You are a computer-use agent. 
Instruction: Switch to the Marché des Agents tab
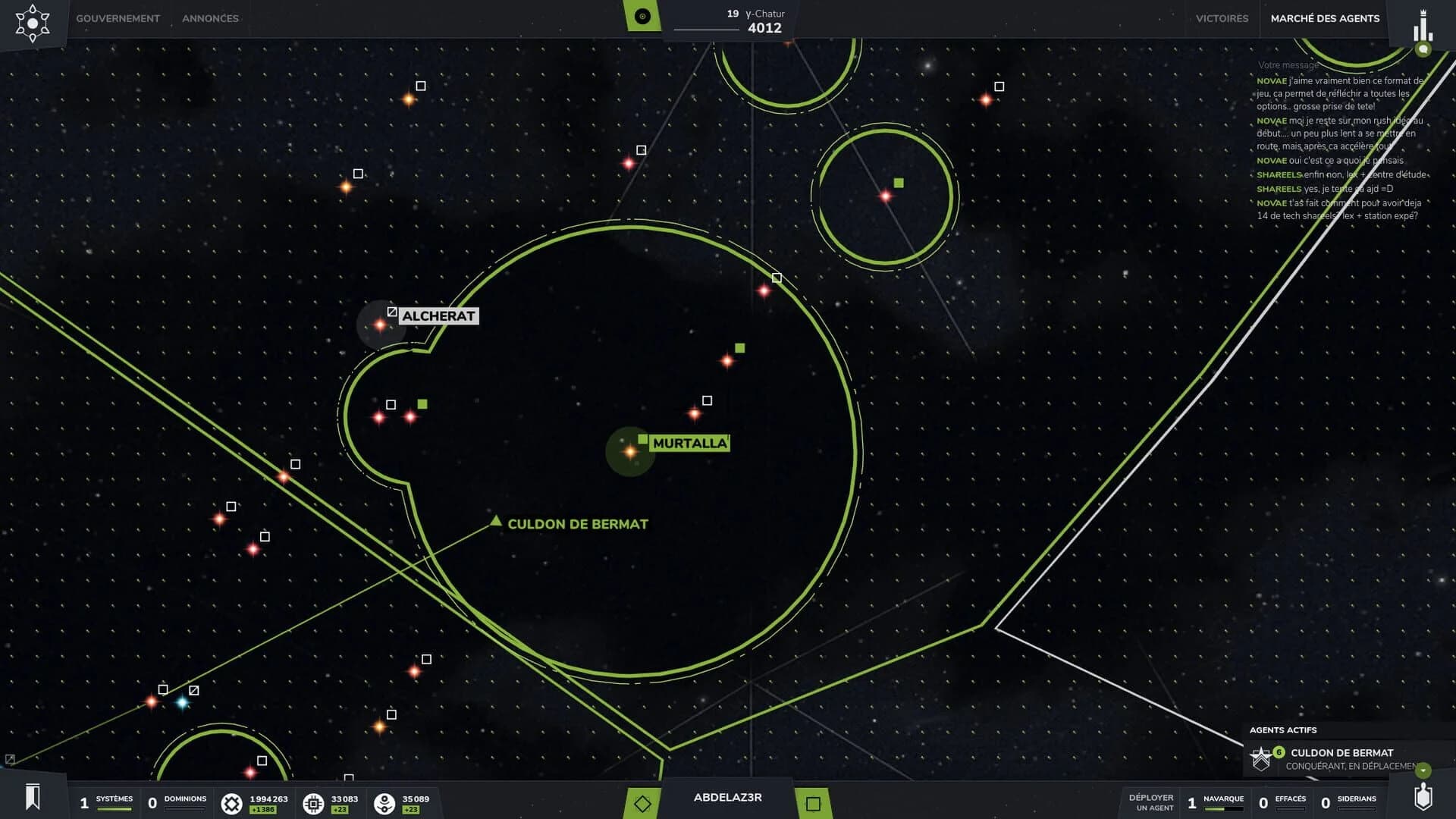[x=1325, y=18]
